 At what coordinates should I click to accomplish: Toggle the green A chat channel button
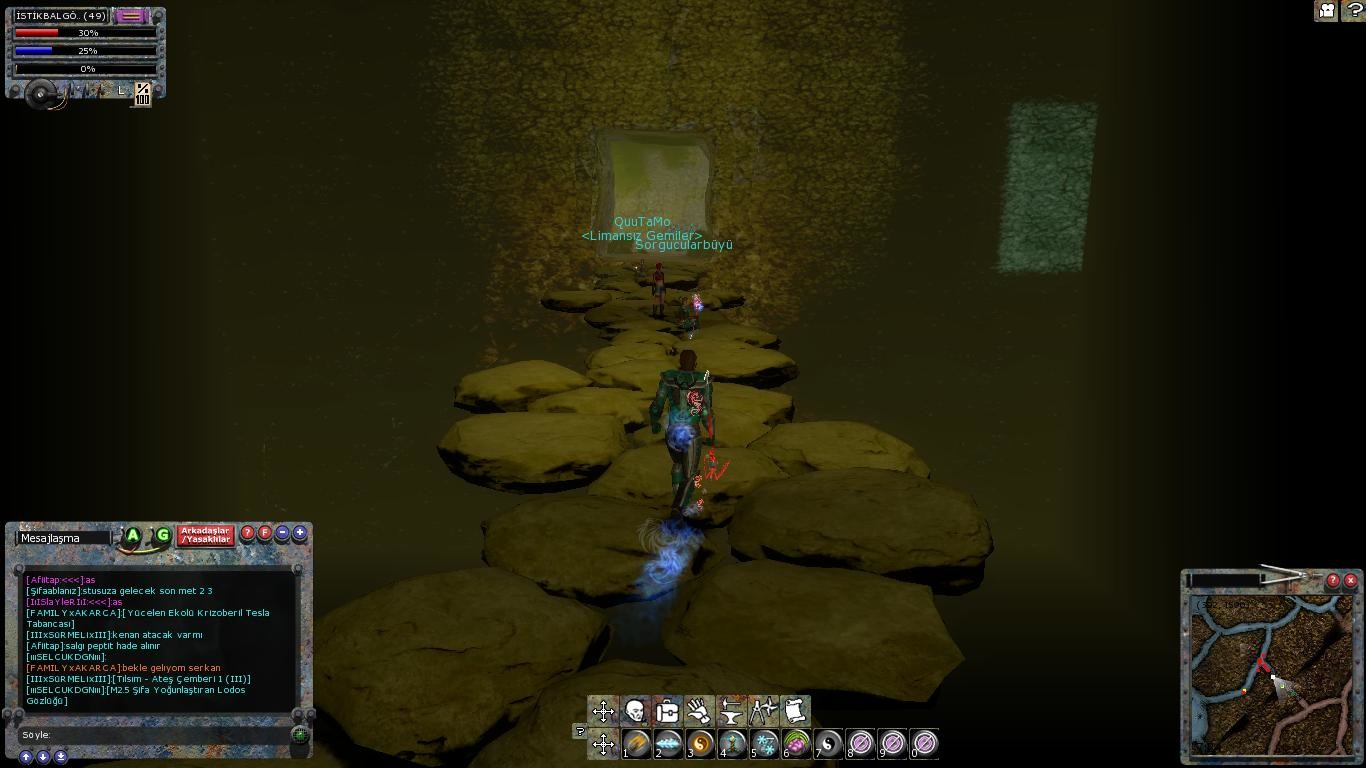(132, 536)
